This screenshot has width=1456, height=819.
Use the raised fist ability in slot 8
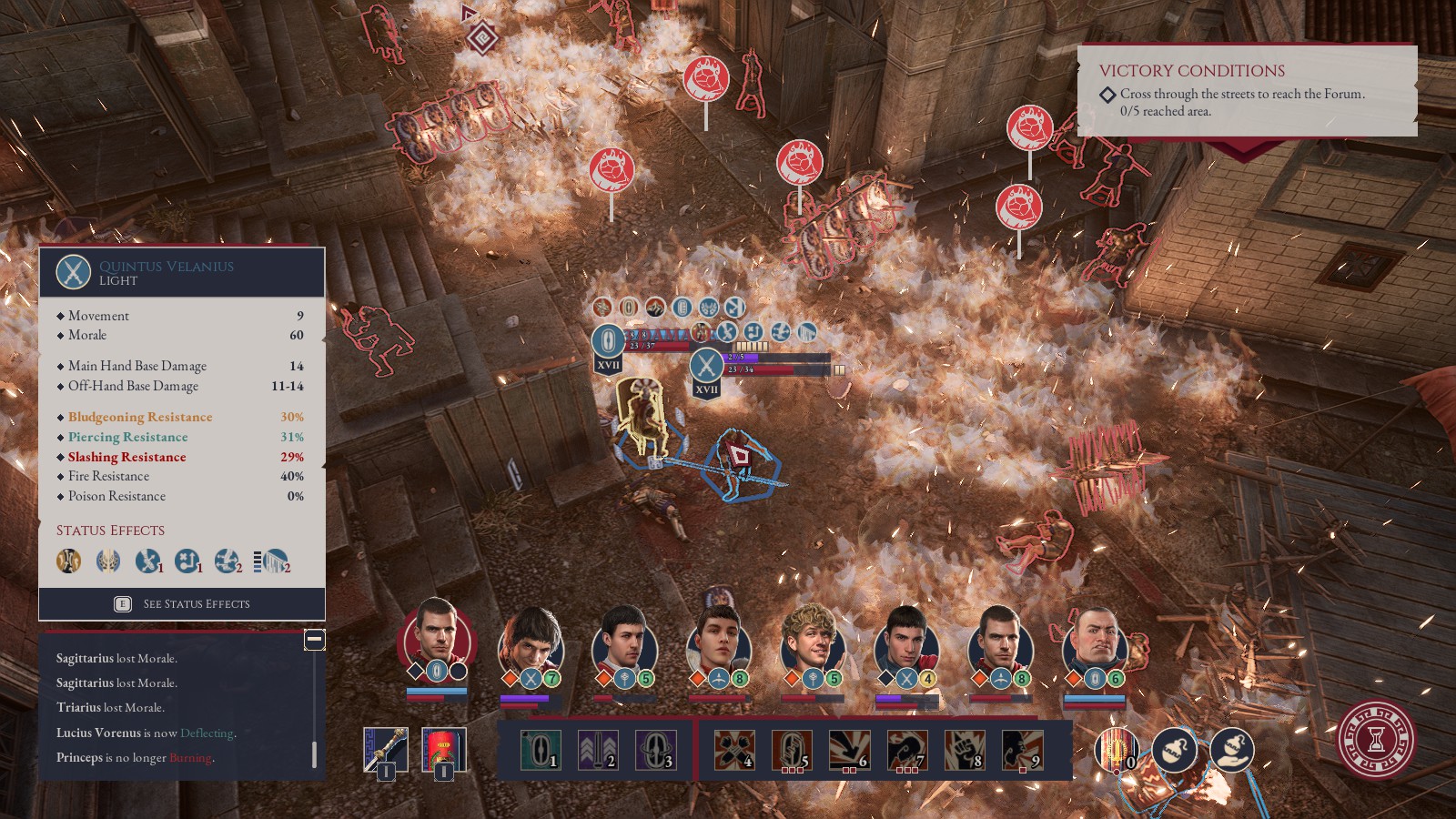(965, 750)
